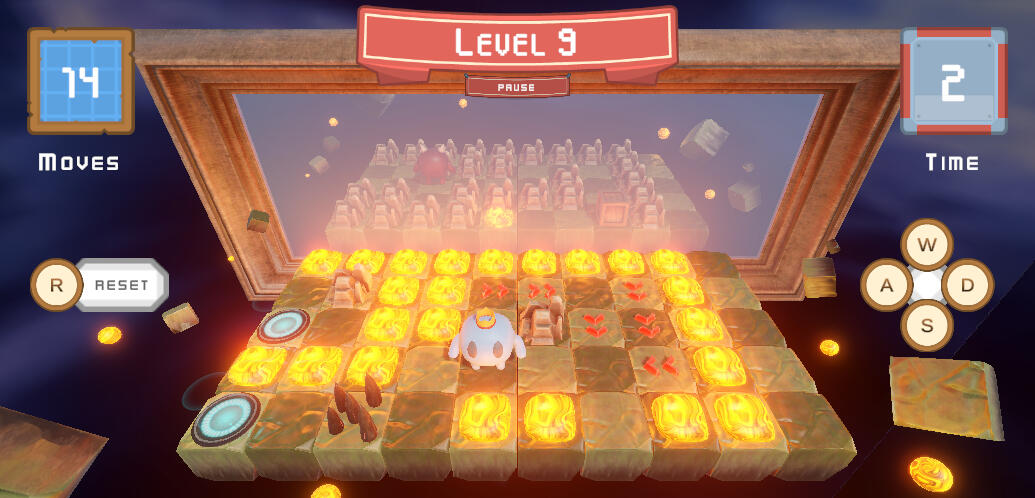Hit the S direction button
The width and height of the screenshot is (1035, 498).
click(926, 325)
